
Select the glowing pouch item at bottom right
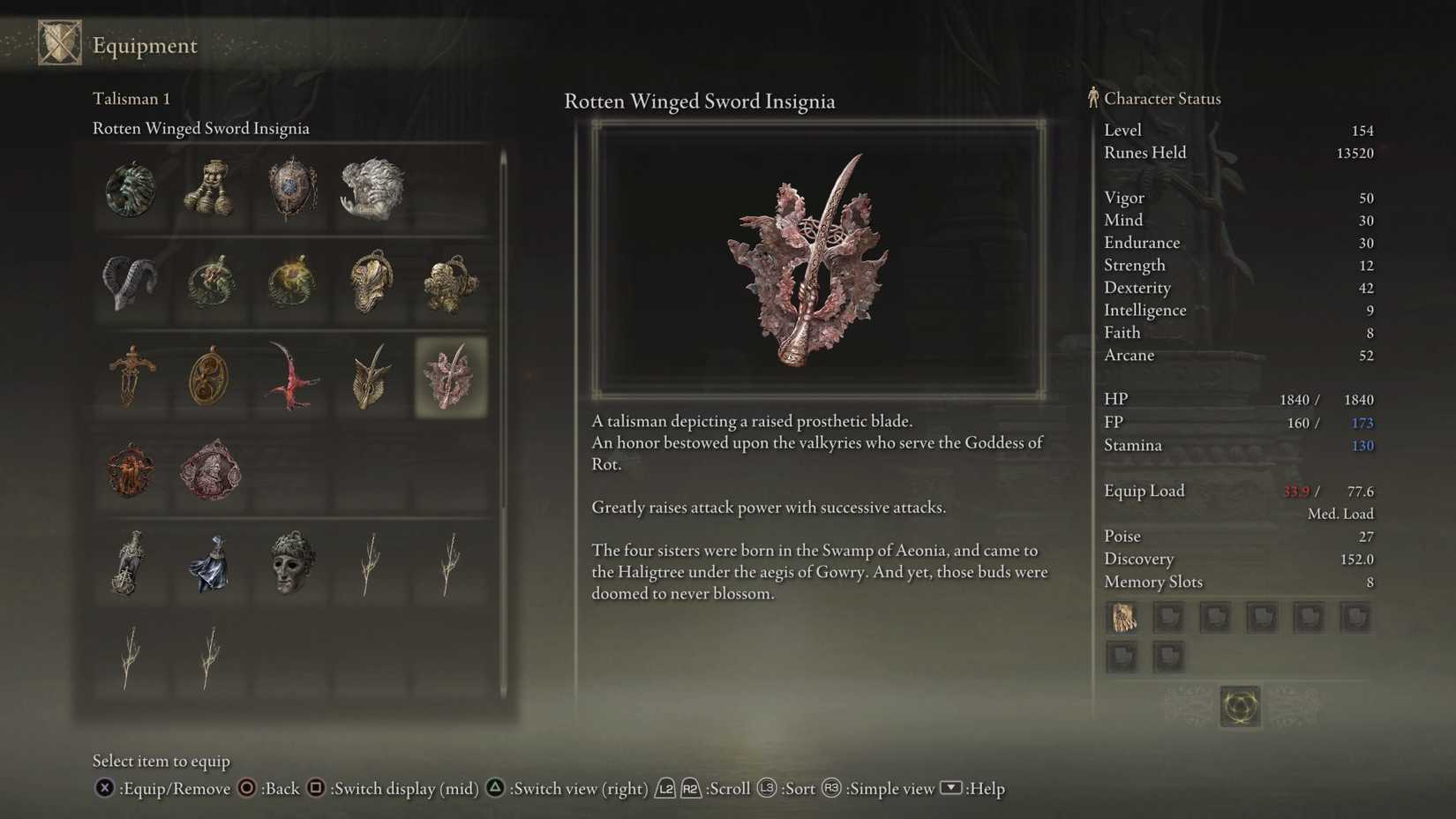tap(1239, 706)
